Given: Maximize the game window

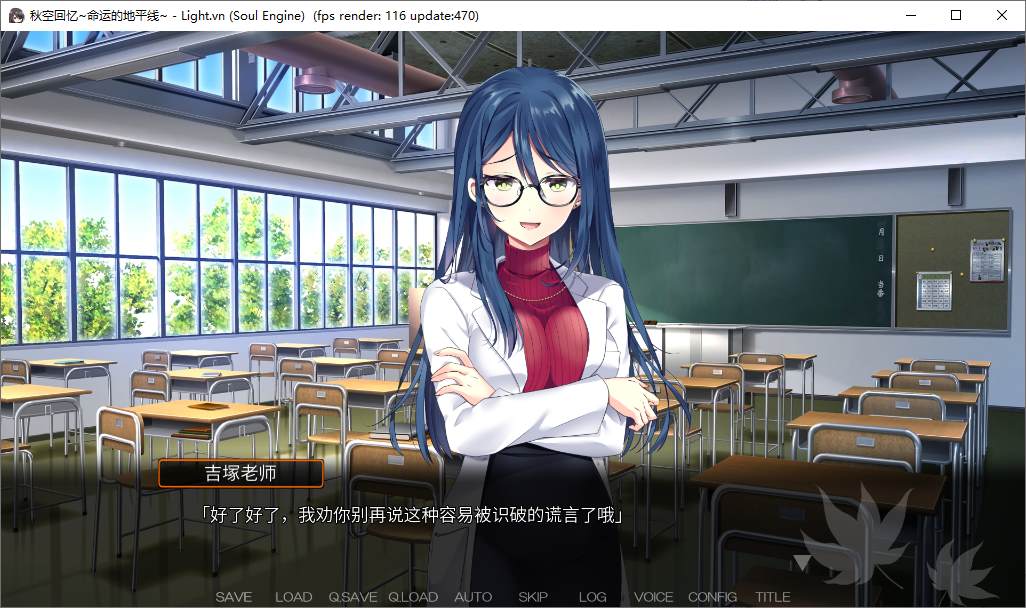Looking at the screenshot, I should [956, 15].
